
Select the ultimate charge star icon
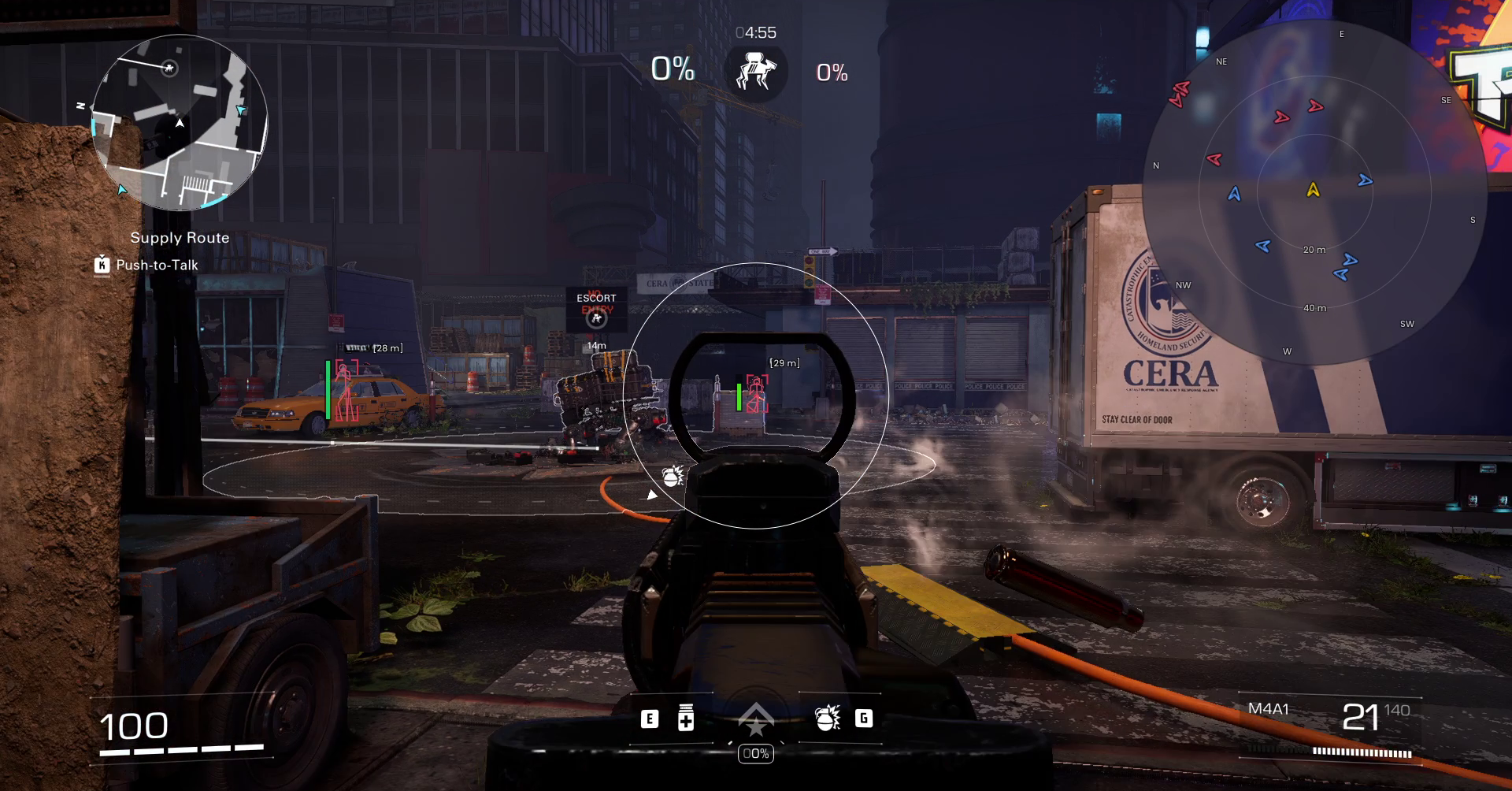click(756, 720)
